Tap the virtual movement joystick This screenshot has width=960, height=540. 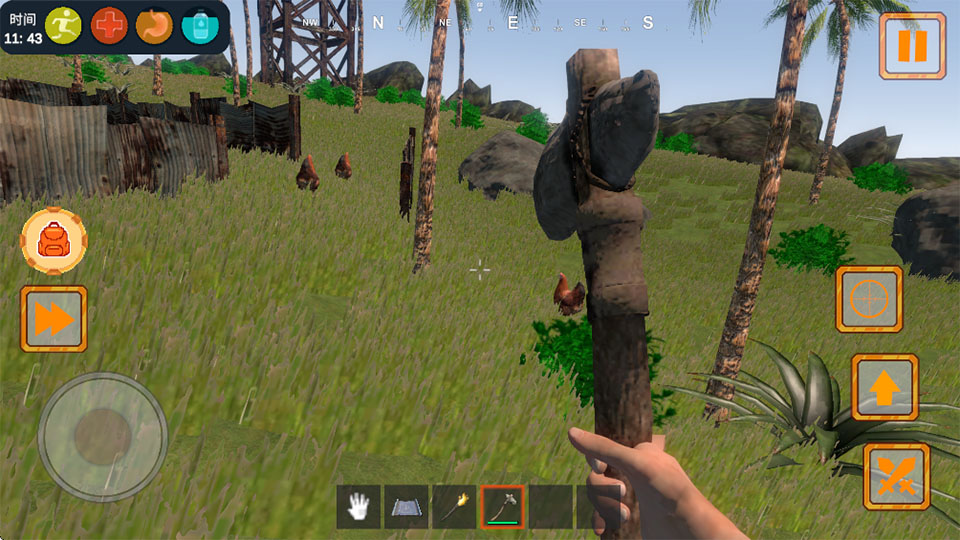102,437
